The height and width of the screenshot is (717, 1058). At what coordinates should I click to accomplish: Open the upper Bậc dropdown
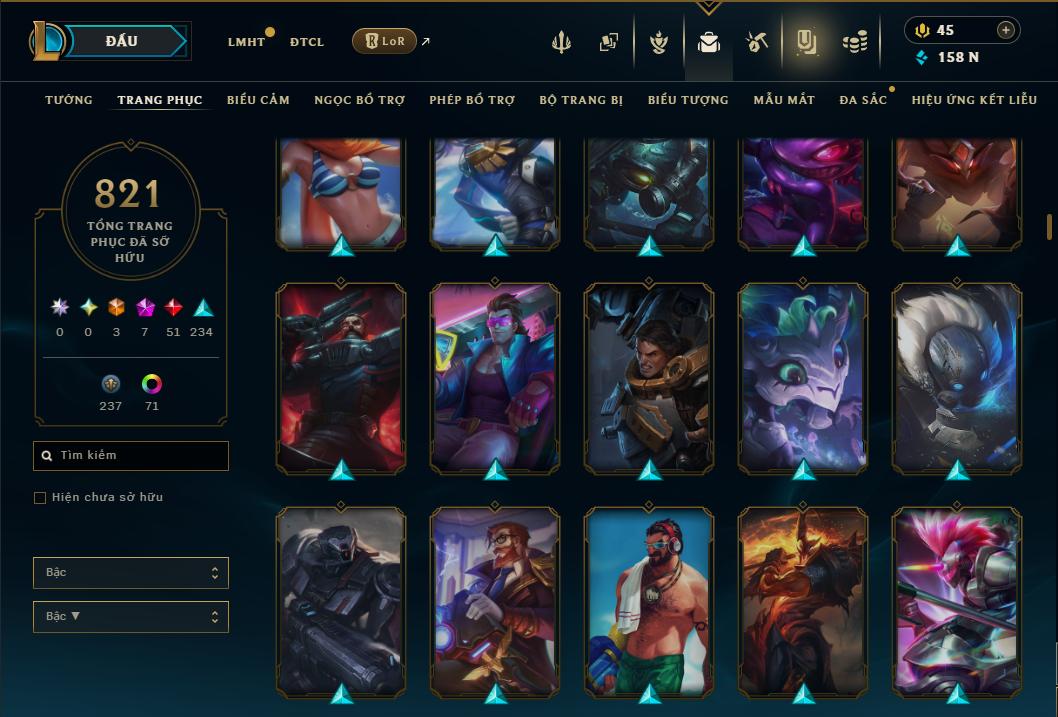tap(131, 573)
